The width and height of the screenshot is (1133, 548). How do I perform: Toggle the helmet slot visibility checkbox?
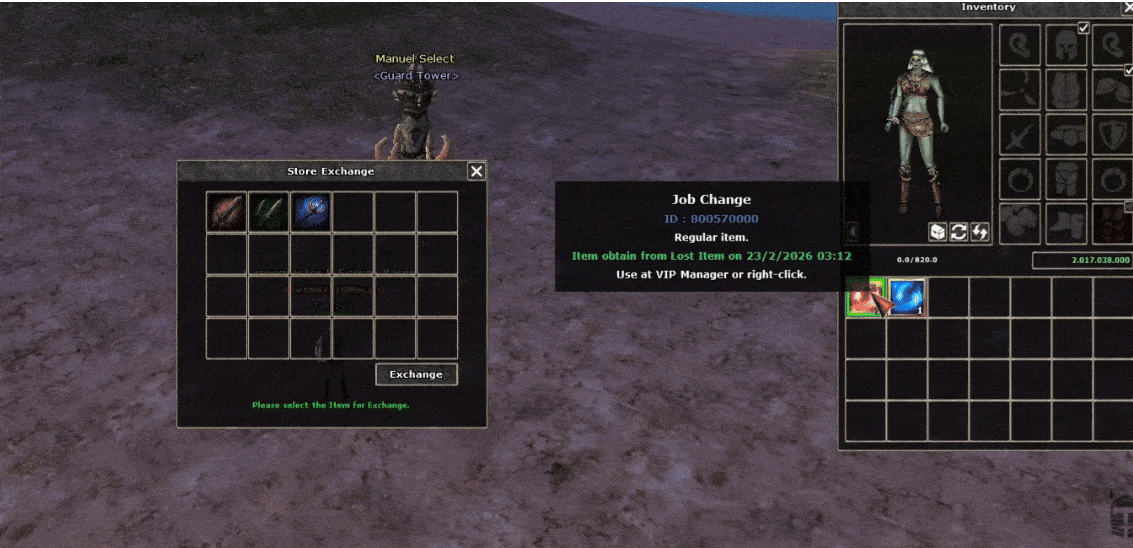pos(1083,27)
